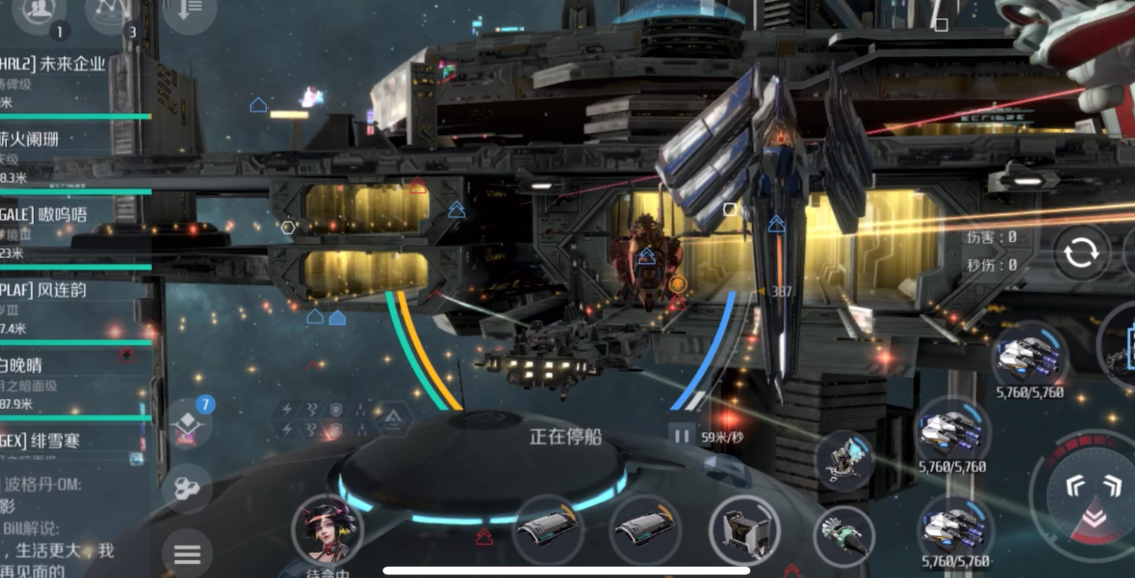Tap the circular refresh arrows button

click(x=1081, y=252)
